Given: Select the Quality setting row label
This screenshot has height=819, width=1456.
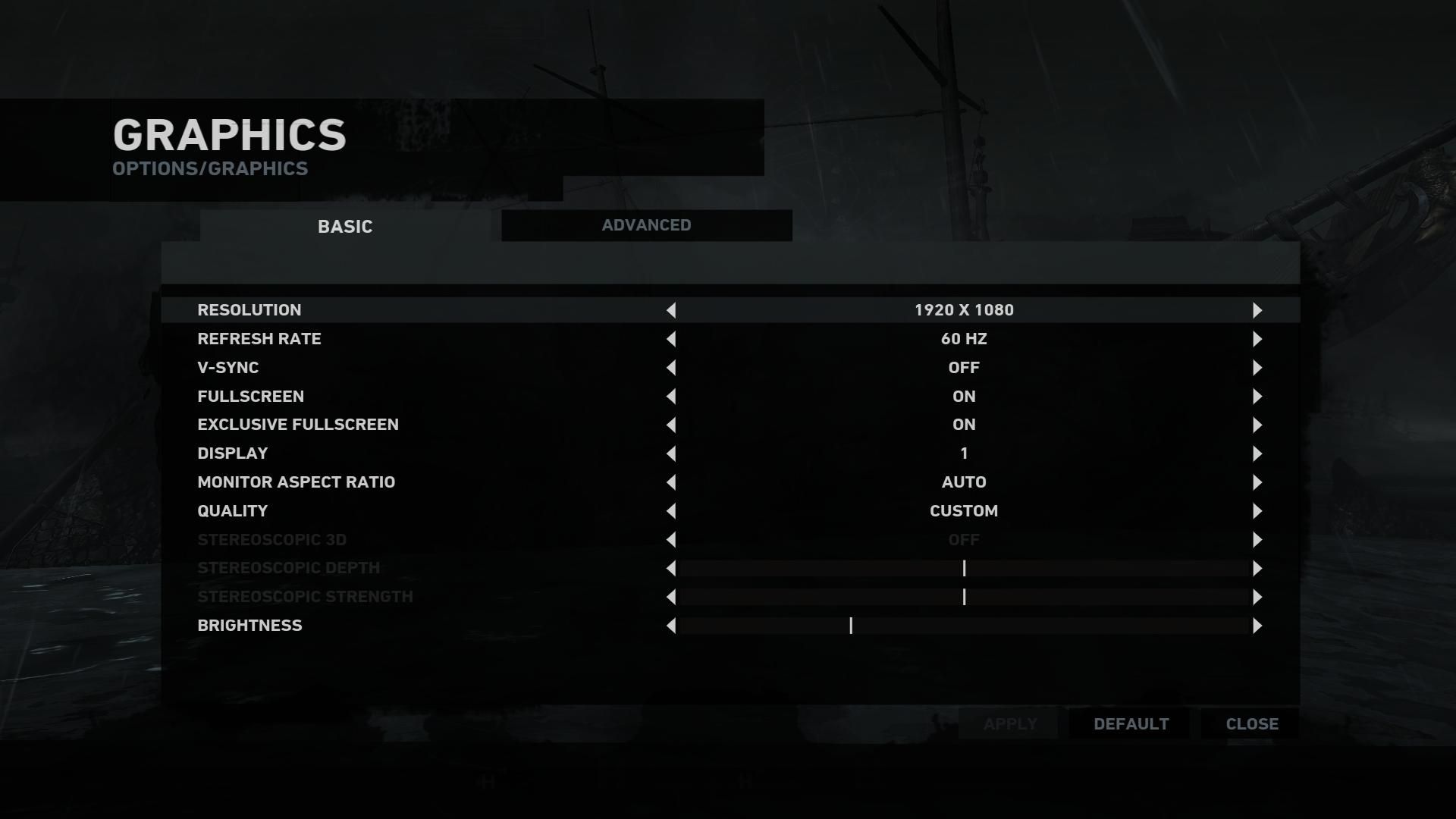Looking at the screenshot, I should [232, 511].
